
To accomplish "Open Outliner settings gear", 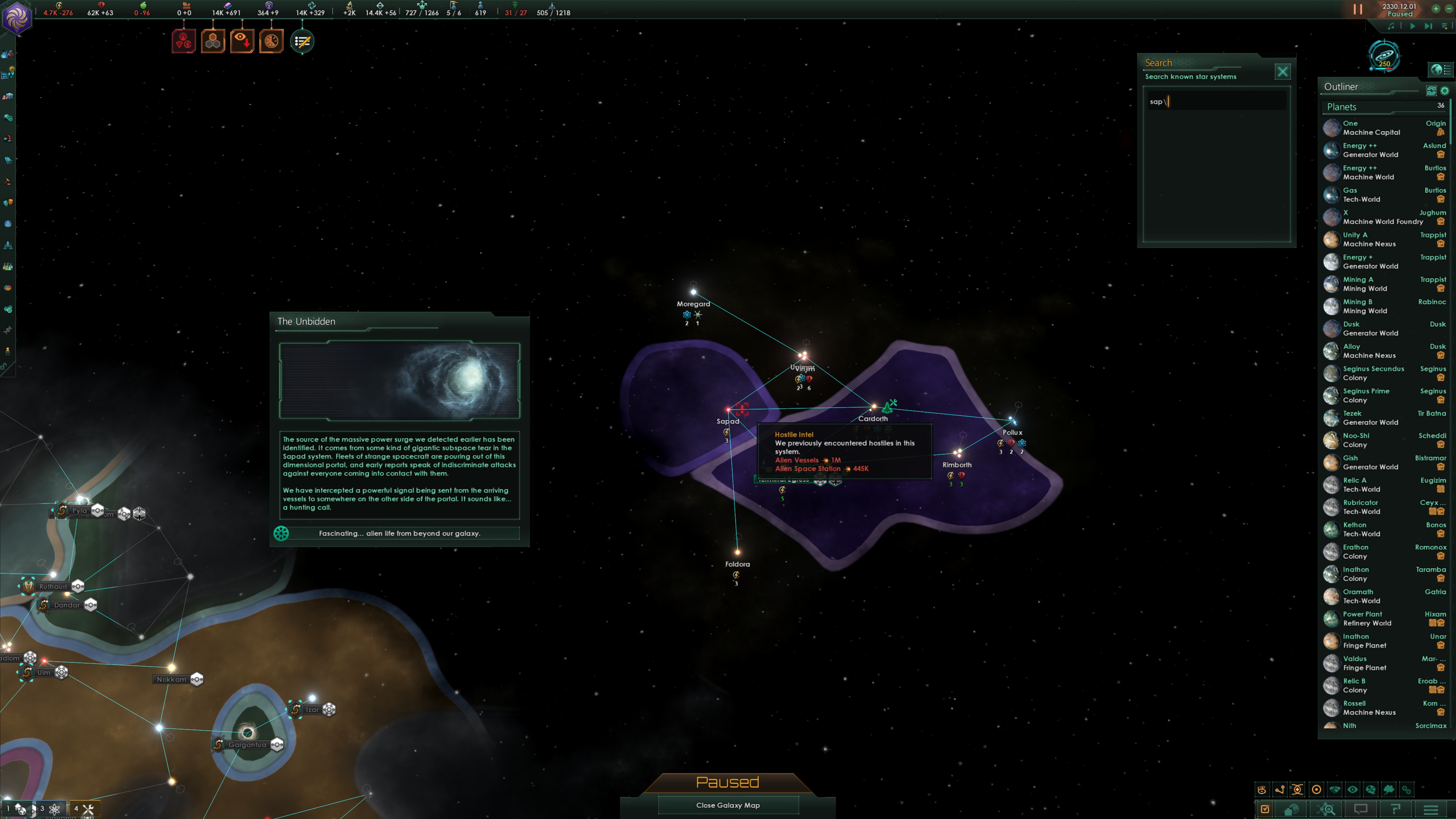I will point(1445,91).
